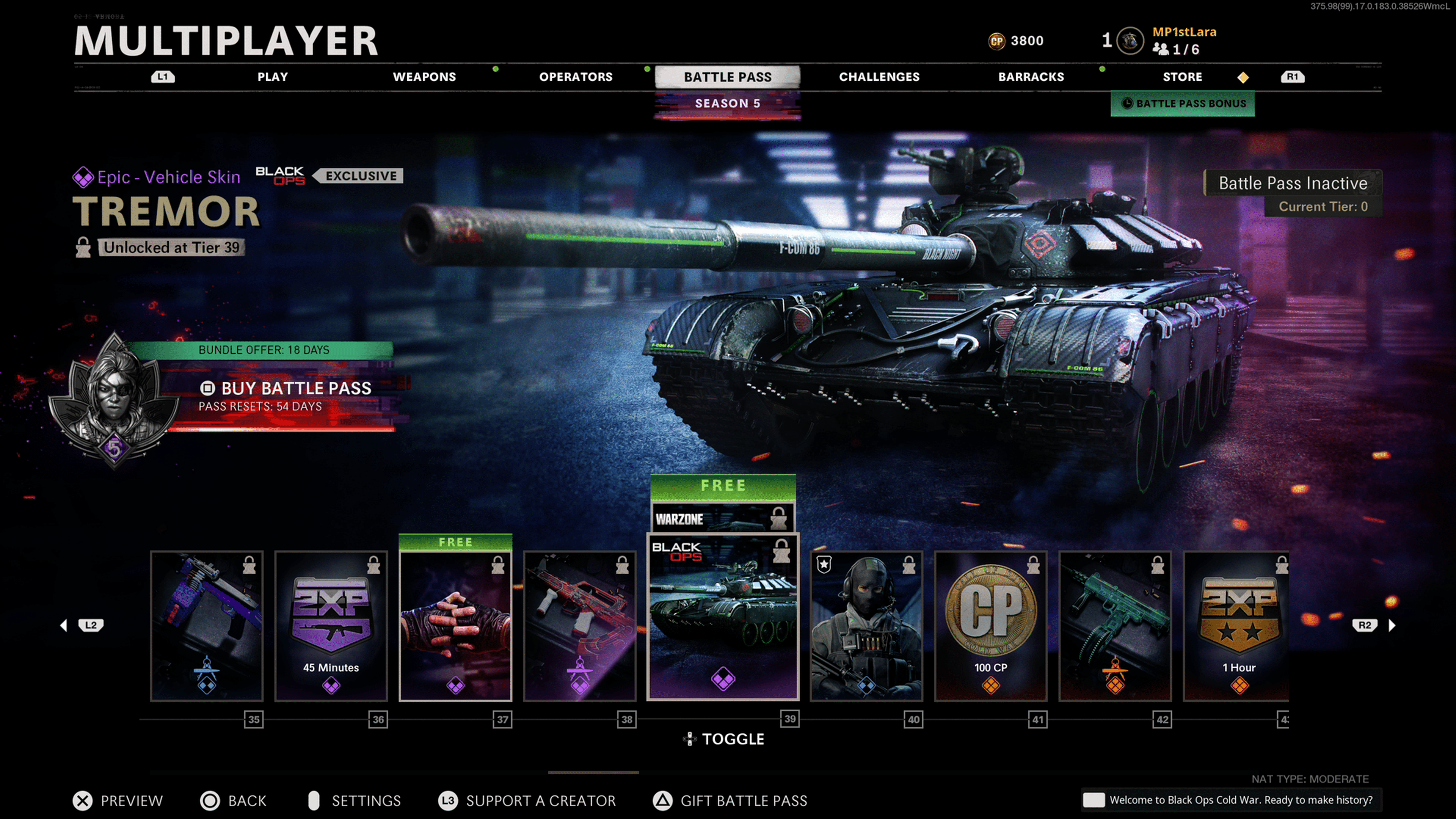Switch to the Barracks tab
Image resolution: width=1456 pixels, height=819 pixels.
coord(1031,77)
